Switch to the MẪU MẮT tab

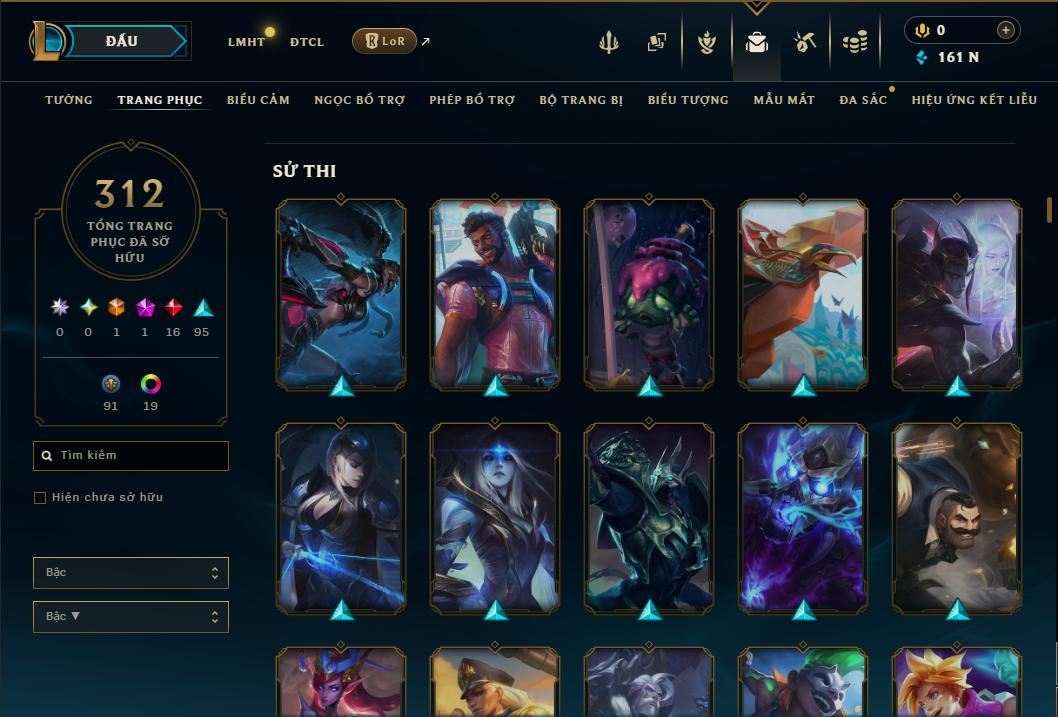pos(784,100)
